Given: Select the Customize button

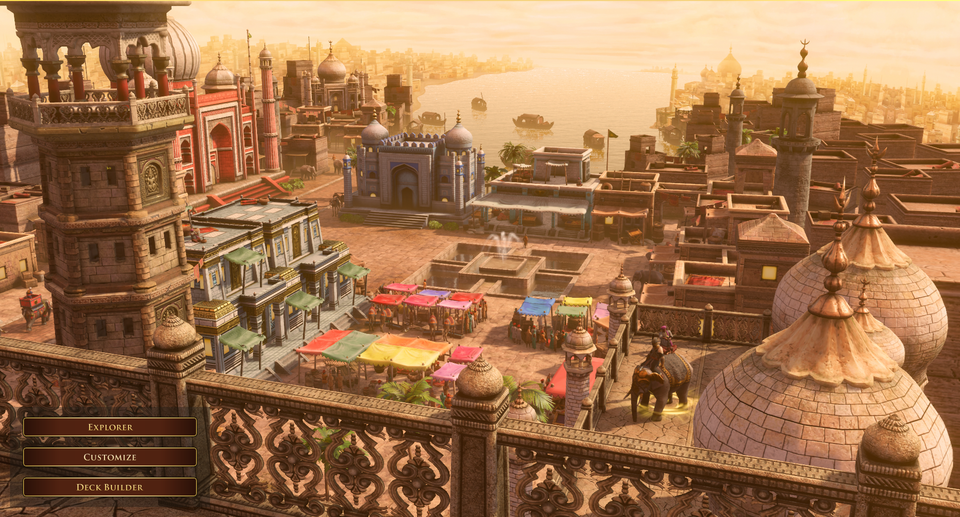Looking at the screenshot, I should point(110,457).
